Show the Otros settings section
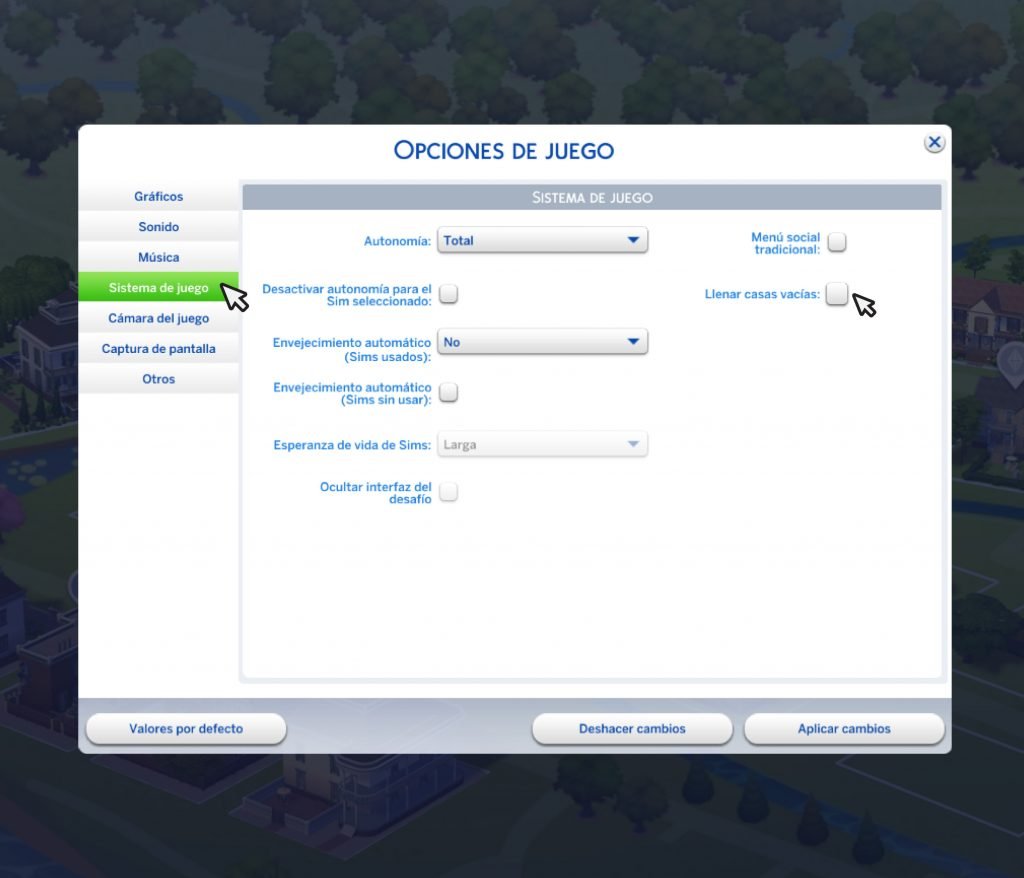The image size is (1024, 878). coord(159,380)
